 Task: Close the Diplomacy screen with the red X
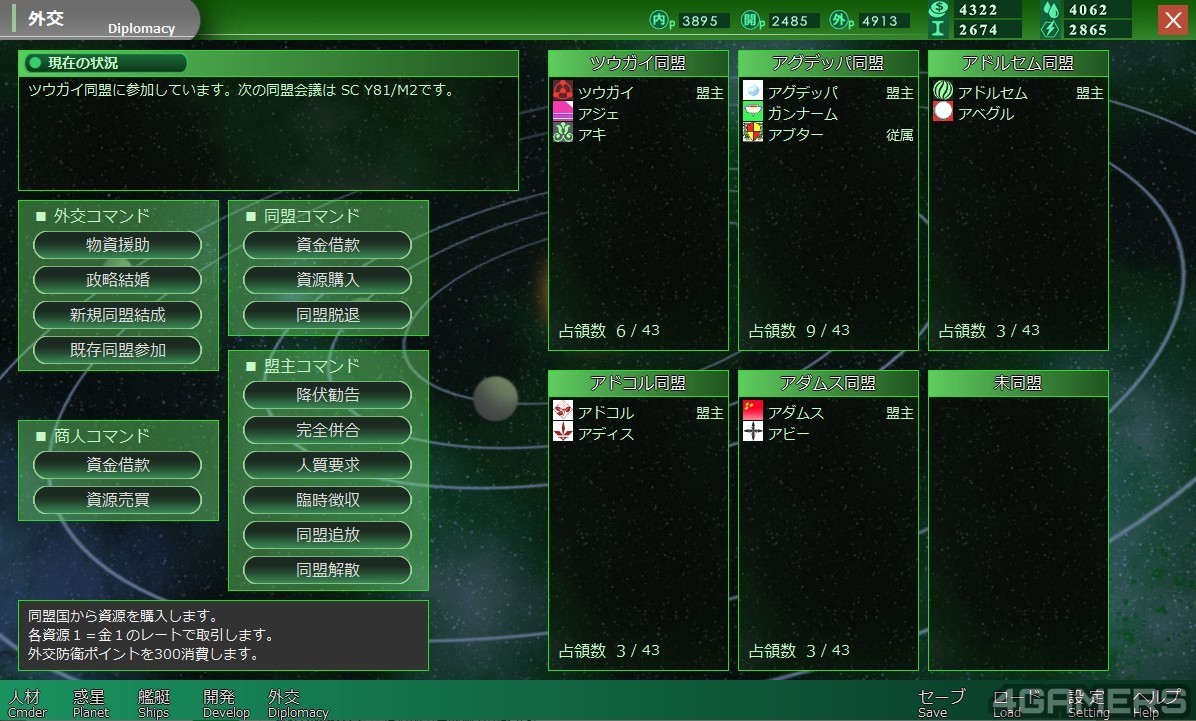coord(1172,20)
